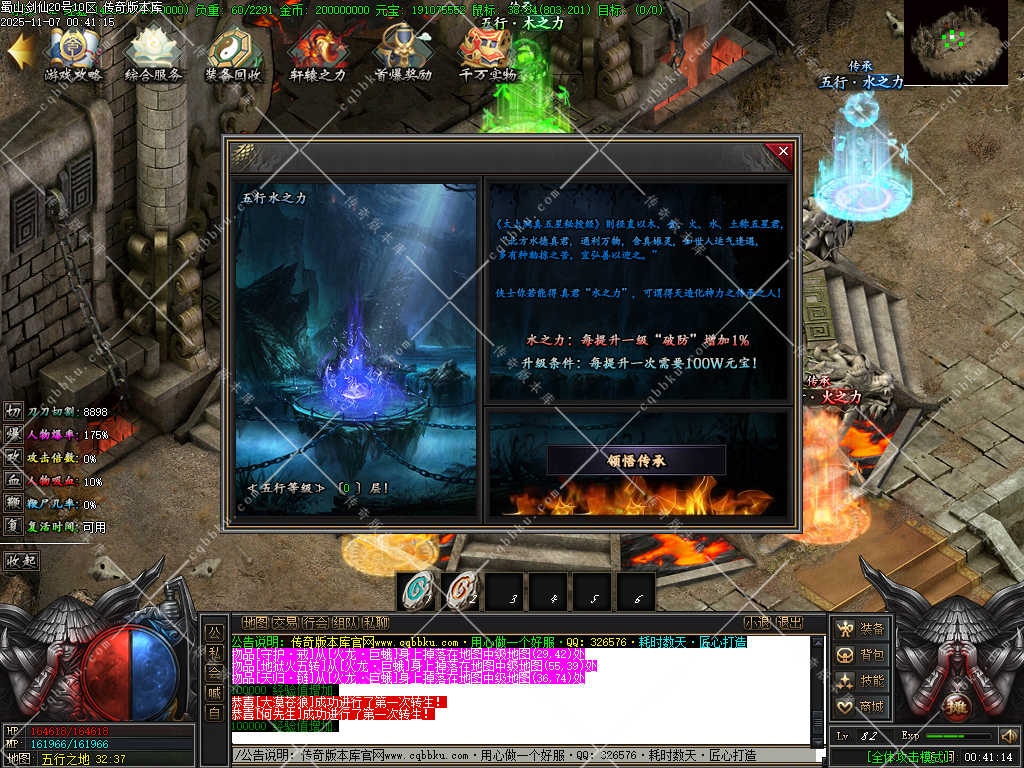
Task: Open the 背包 bag
Action: pos(860,655)
